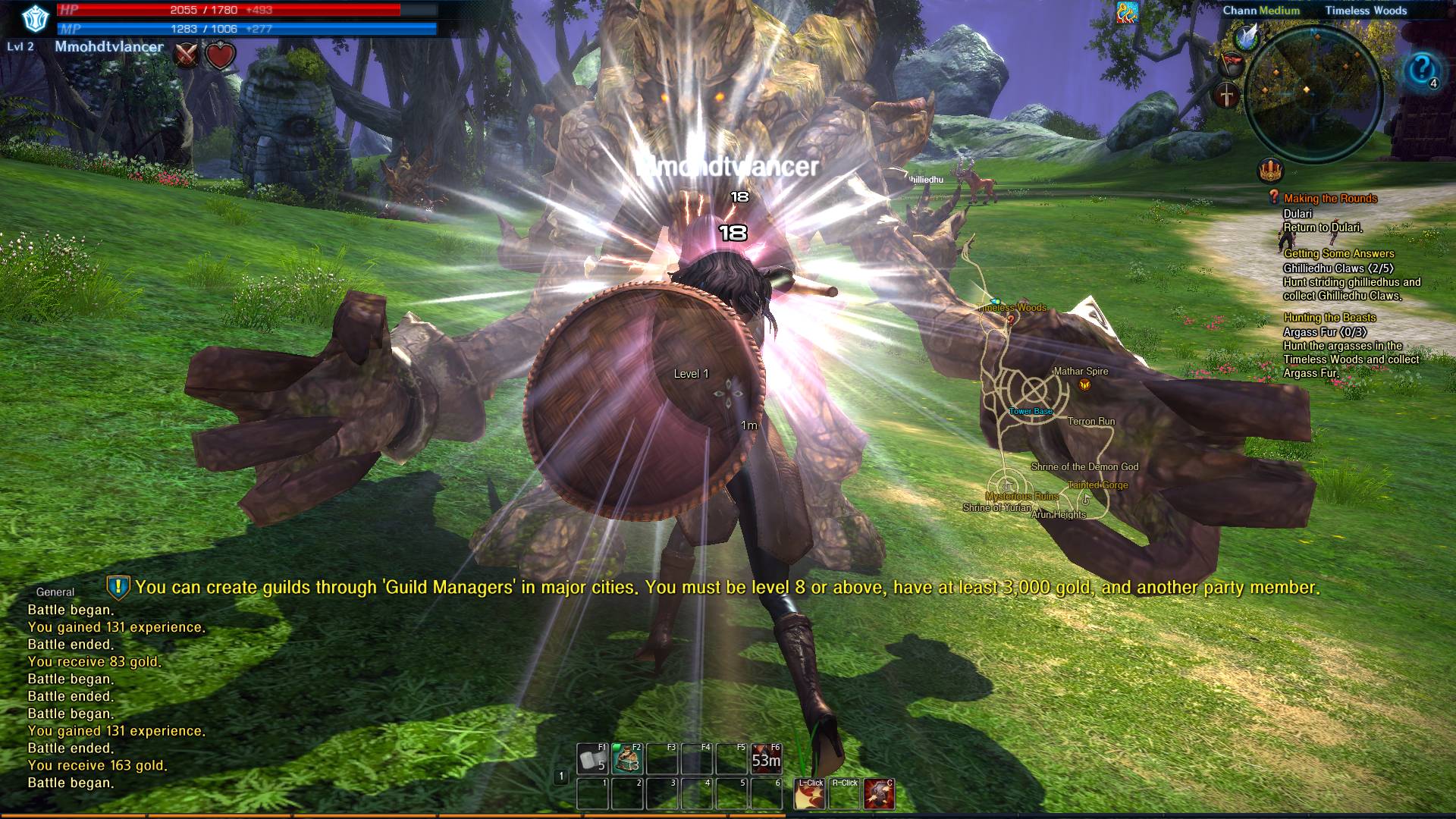This screenshot has width=1456, height=819.
Task: Click the sword icon beside the minimap
Action: coord(1226,96)
